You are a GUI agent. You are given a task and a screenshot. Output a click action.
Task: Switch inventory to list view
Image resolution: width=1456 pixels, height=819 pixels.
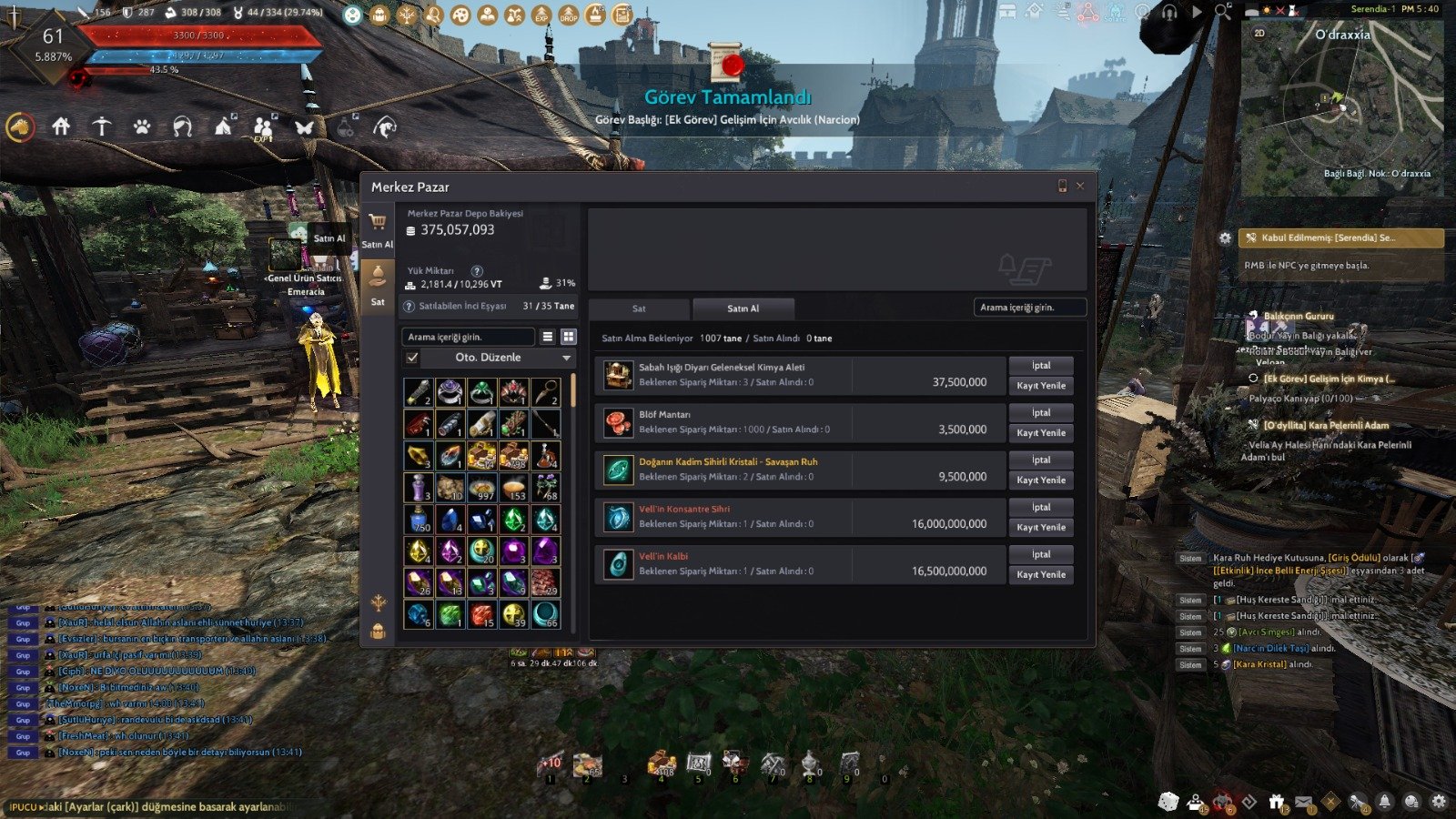pos(548,337)
